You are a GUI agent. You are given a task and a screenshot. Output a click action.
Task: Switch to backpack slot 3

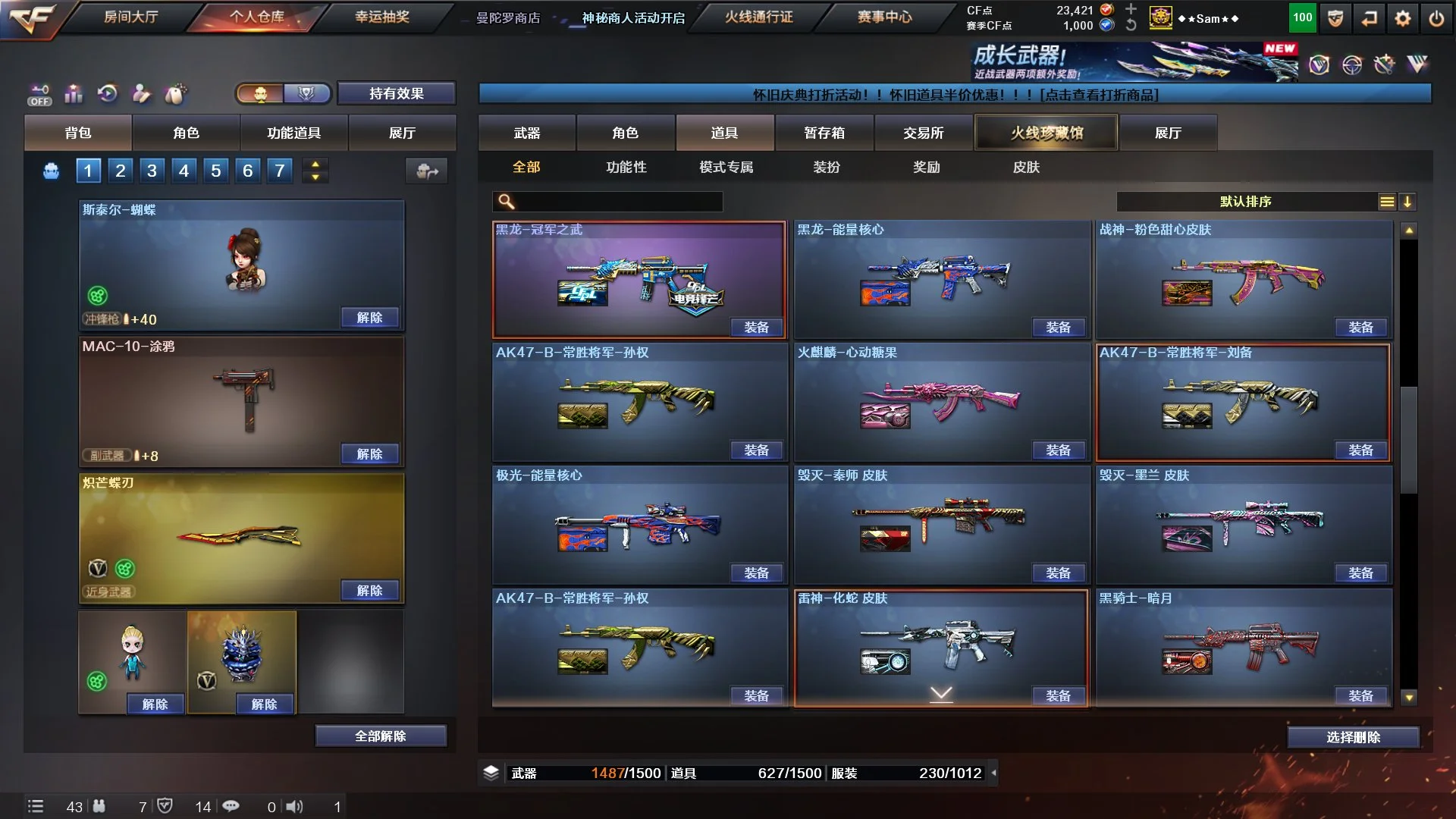coord(152,171)
